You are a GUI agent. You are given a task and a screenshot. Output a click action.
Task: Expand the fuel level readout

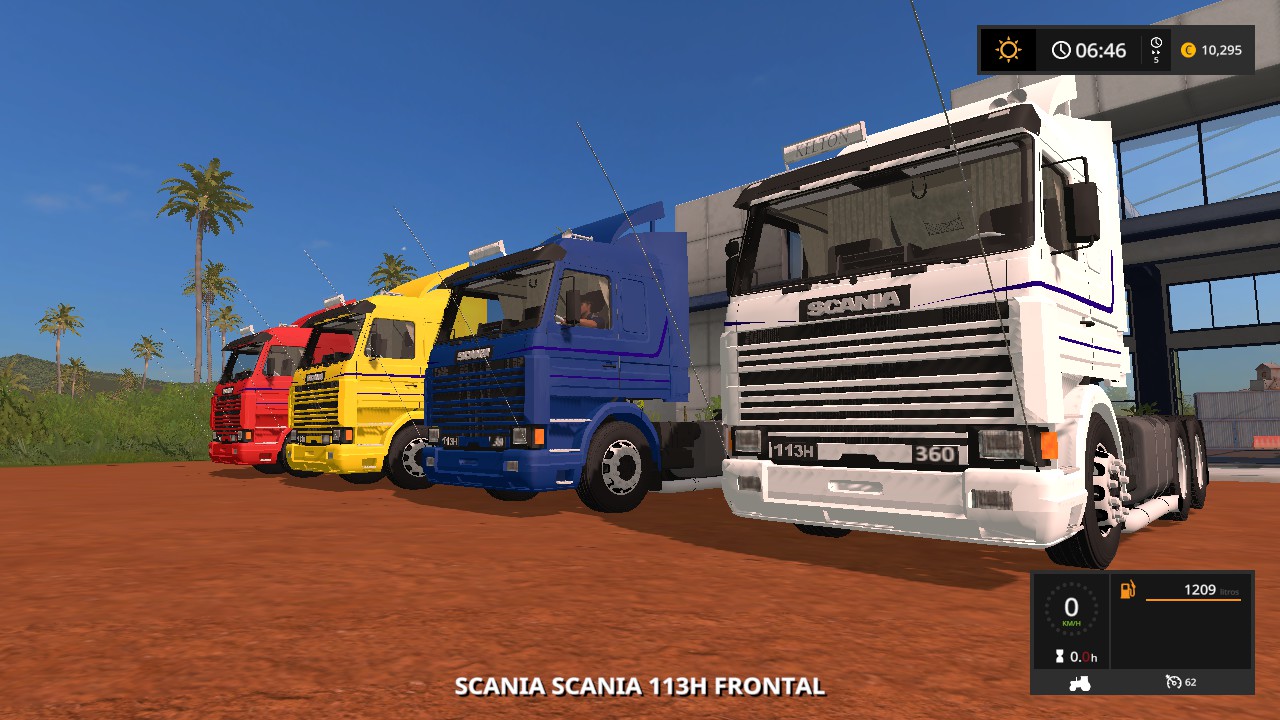[x=1201, y=589]
